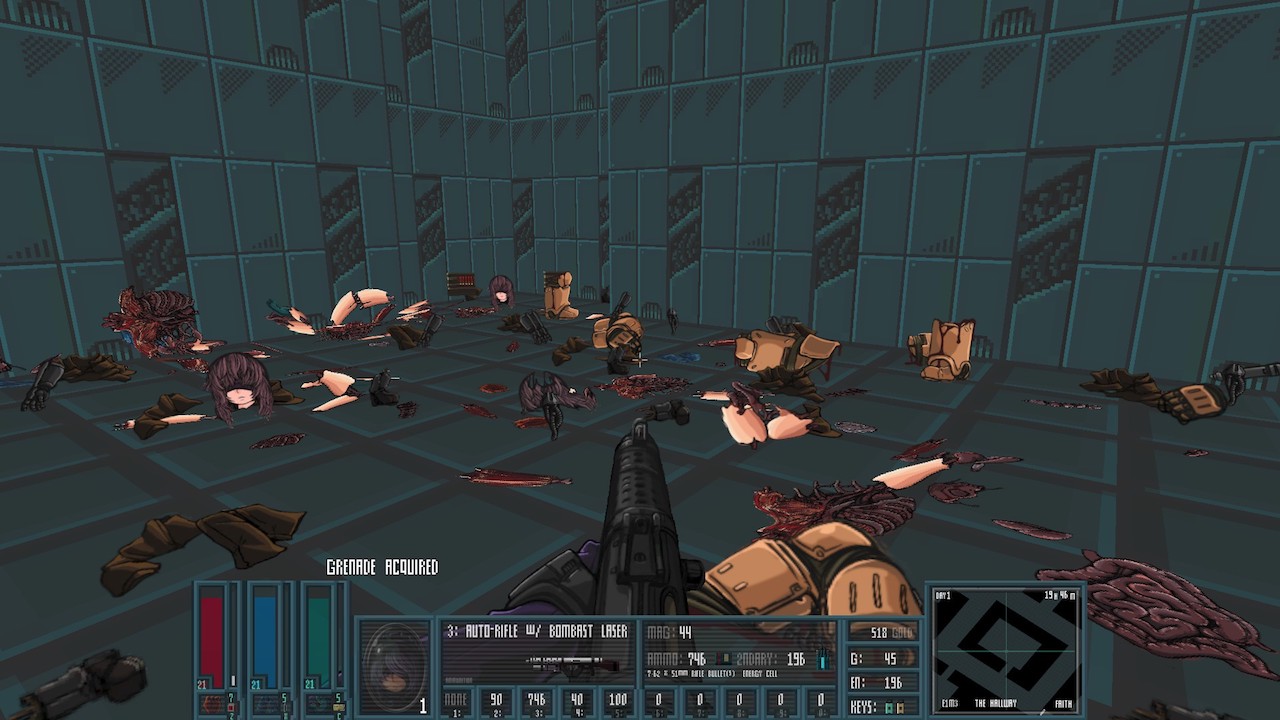Select weapon slot 4 with 40 ammo
This screenshot has height=720, width=1280.
click(x=575, y=702)
